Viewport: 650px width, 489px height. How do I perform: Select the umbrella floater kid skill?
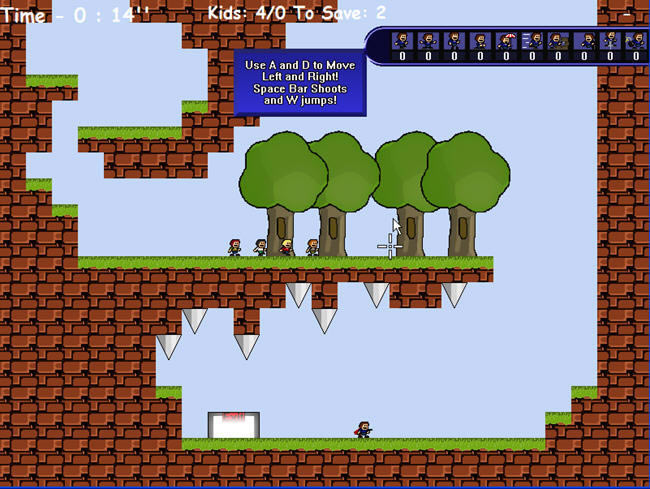click(506, 40)
